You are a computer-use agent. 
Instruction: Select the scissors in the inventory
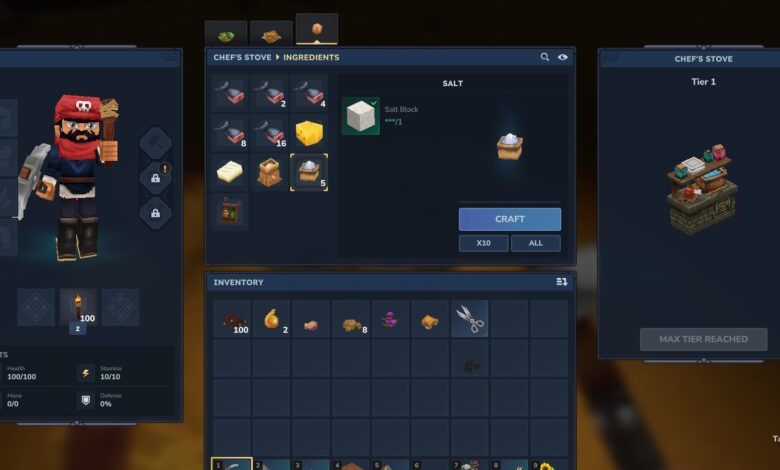click(x=470, y=320)
